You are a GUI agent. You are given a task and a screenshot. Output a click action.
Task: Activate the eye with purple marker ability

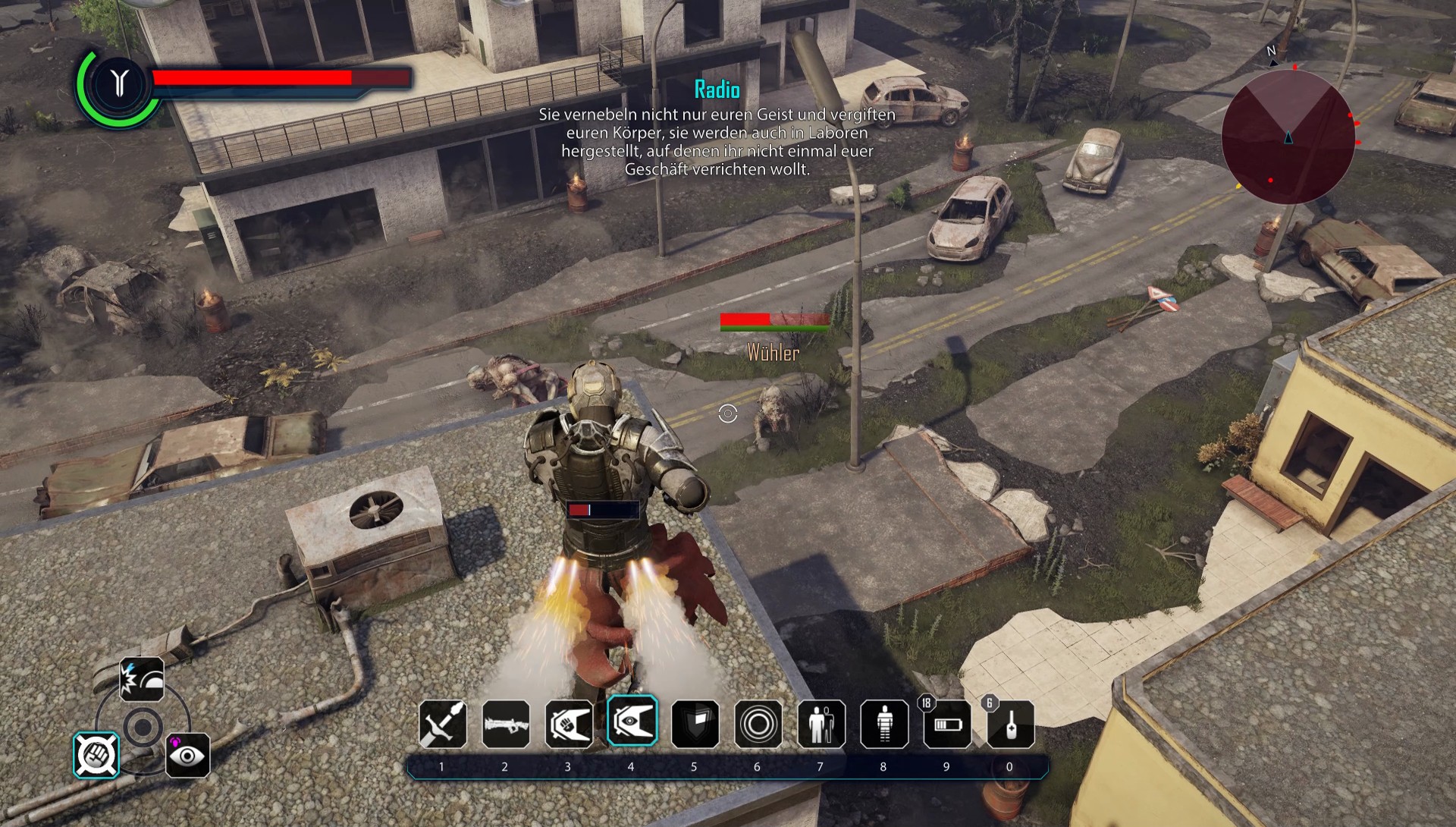pyautogui.click(x=187, y=755)
